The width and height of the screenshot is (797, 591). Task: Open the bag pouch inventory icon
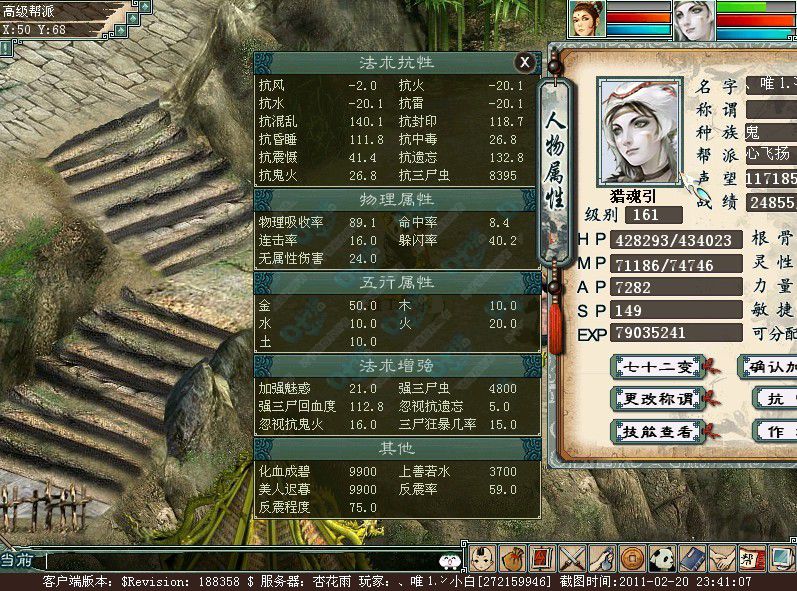coord(513,558)
